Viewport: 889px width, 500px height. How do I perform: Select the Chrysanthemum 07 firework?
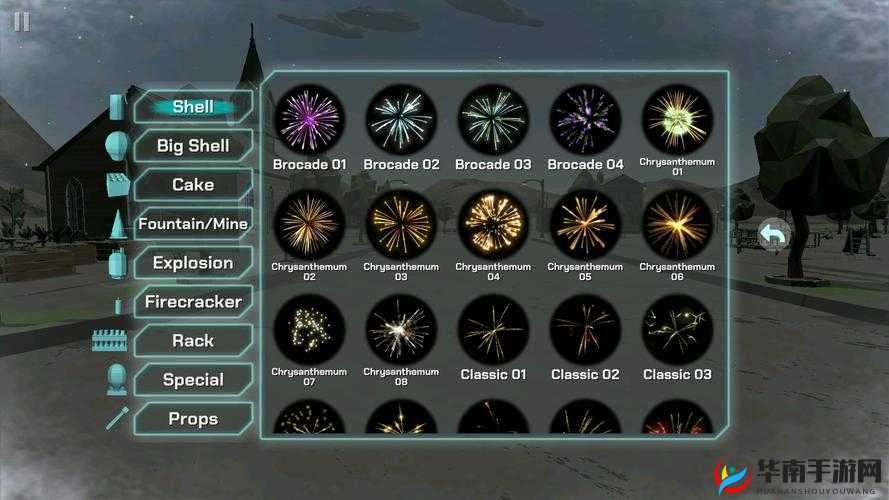309,329
